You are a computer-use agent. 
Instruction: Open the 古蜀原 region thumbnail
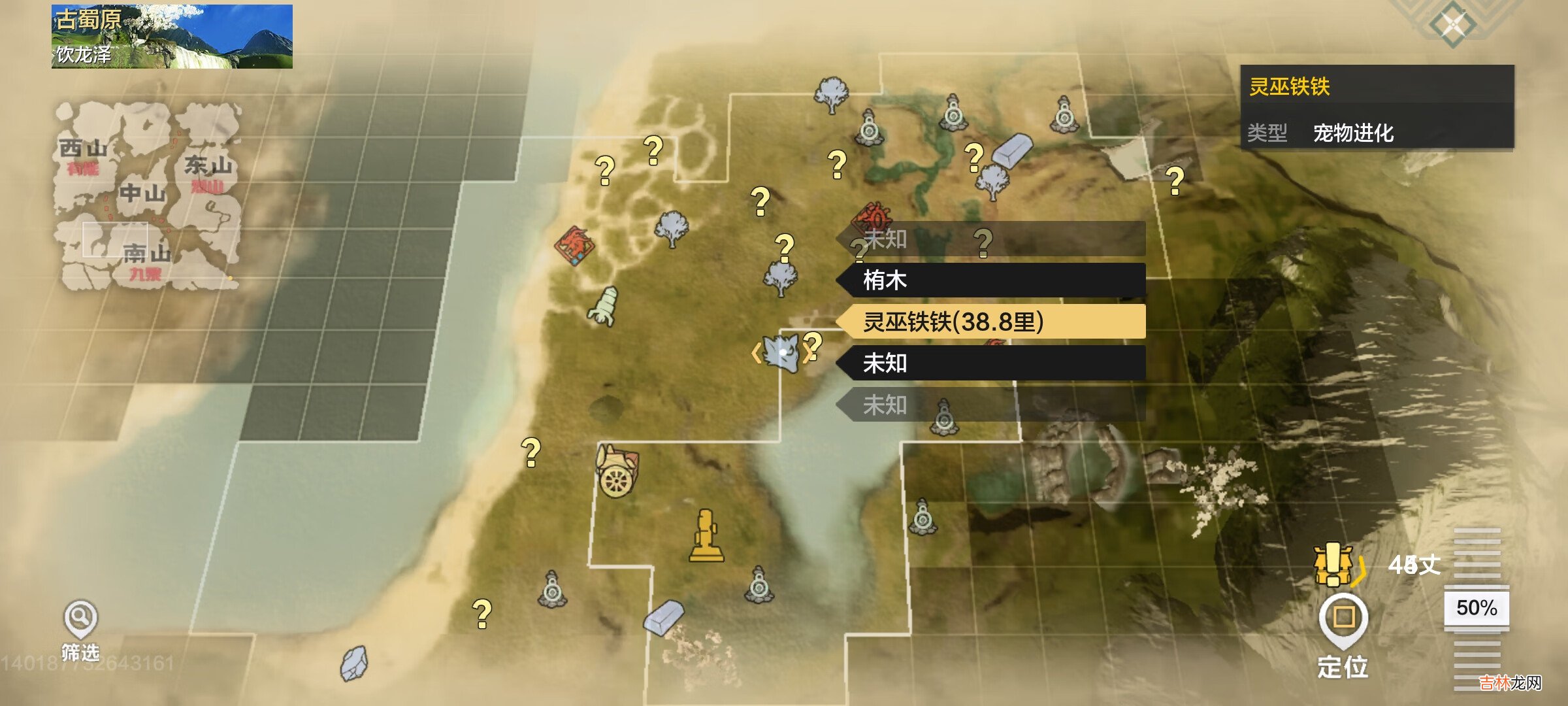(172, 37)
